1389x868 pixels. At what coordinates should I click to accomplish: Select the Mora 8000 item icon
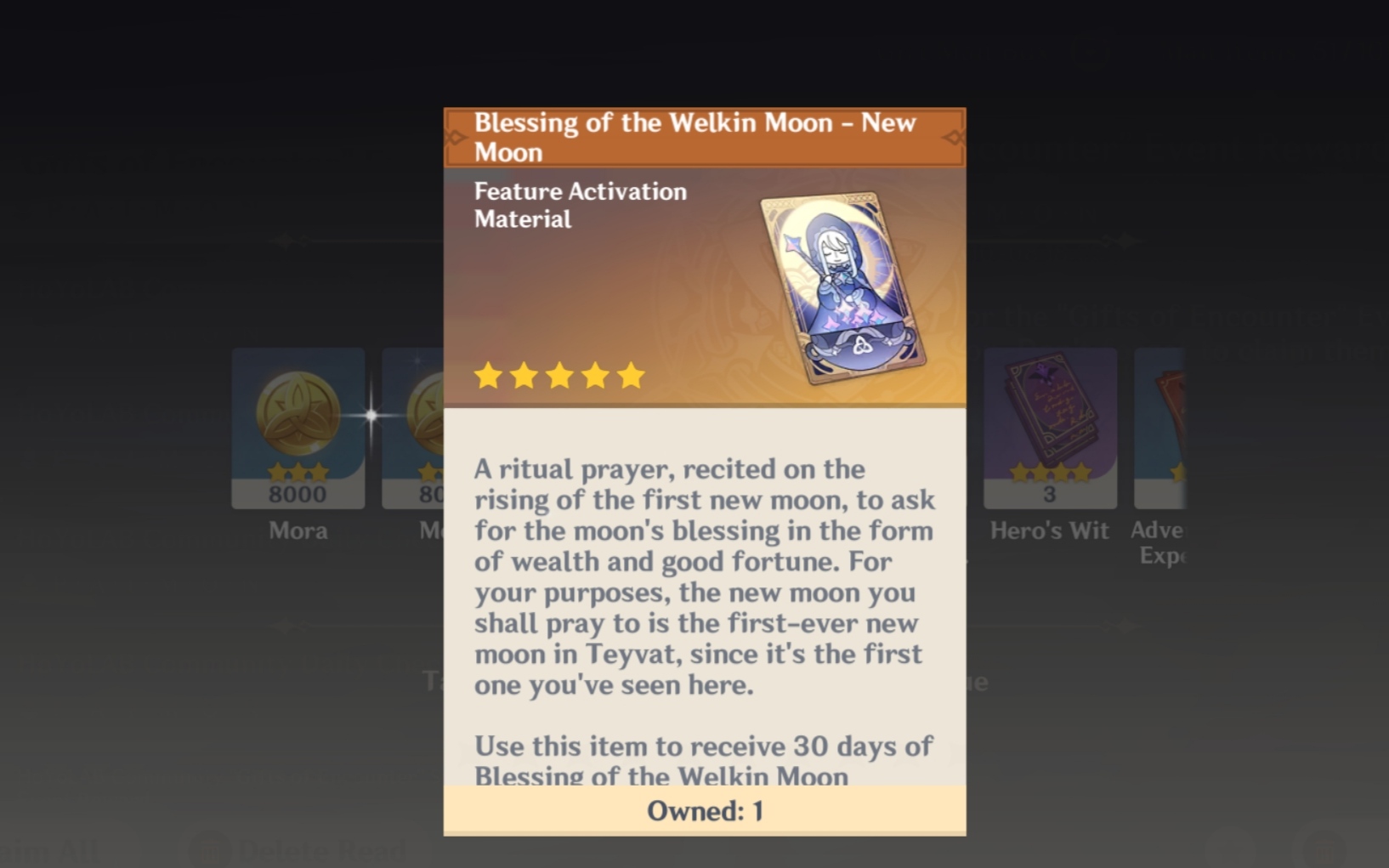coord(297,423)
